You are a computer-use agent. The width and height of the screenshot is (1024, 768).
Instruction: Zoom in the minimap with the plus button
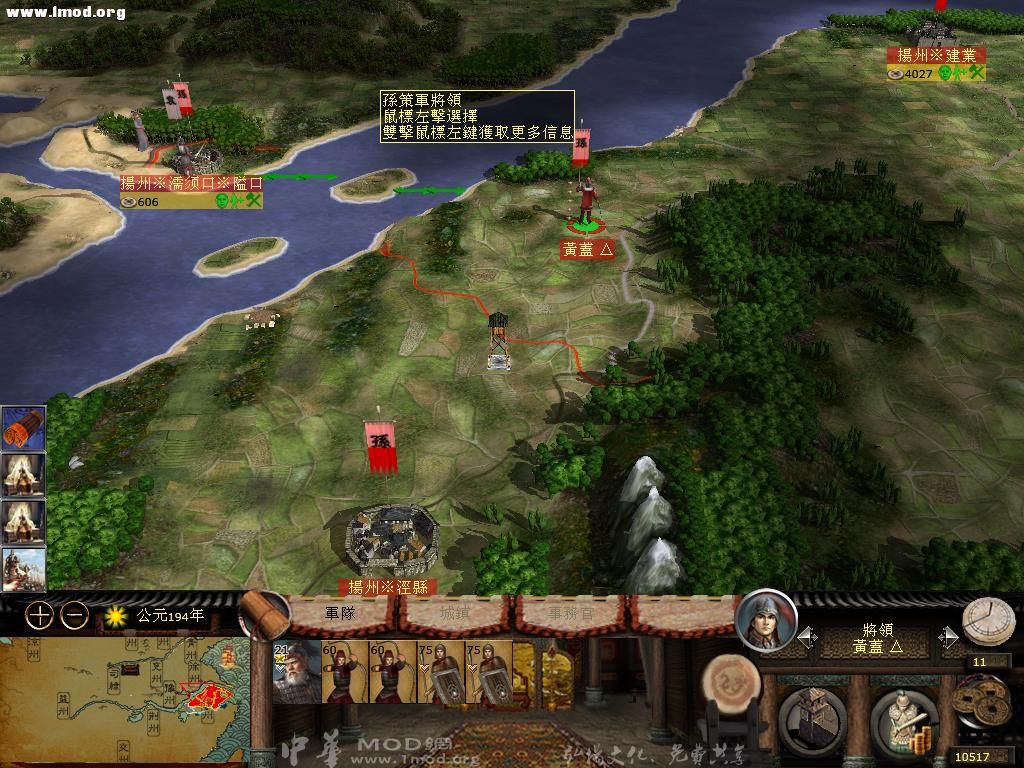click(40, 615)
